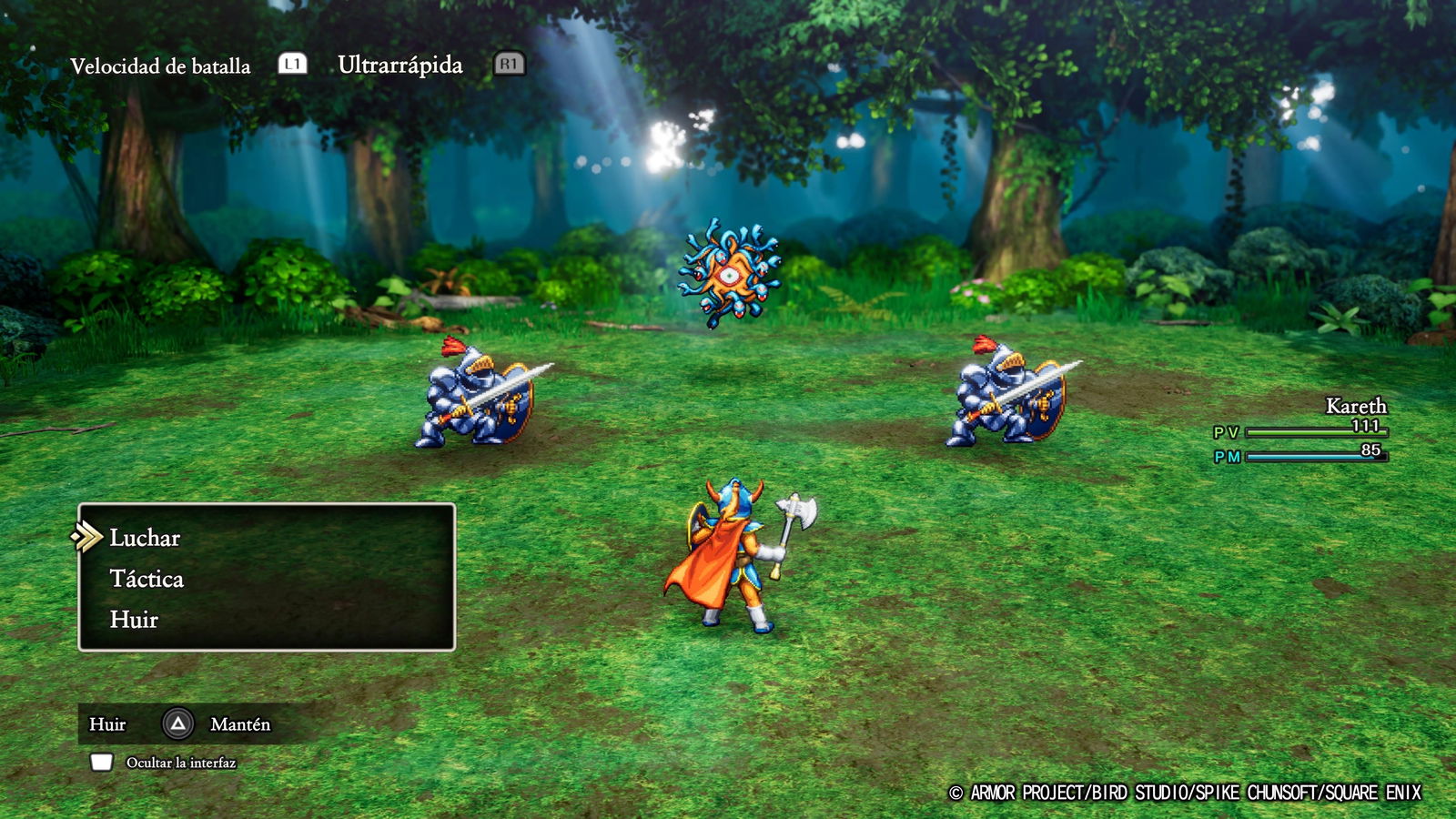Choose Huir from the battle menu

click(132, 620)
